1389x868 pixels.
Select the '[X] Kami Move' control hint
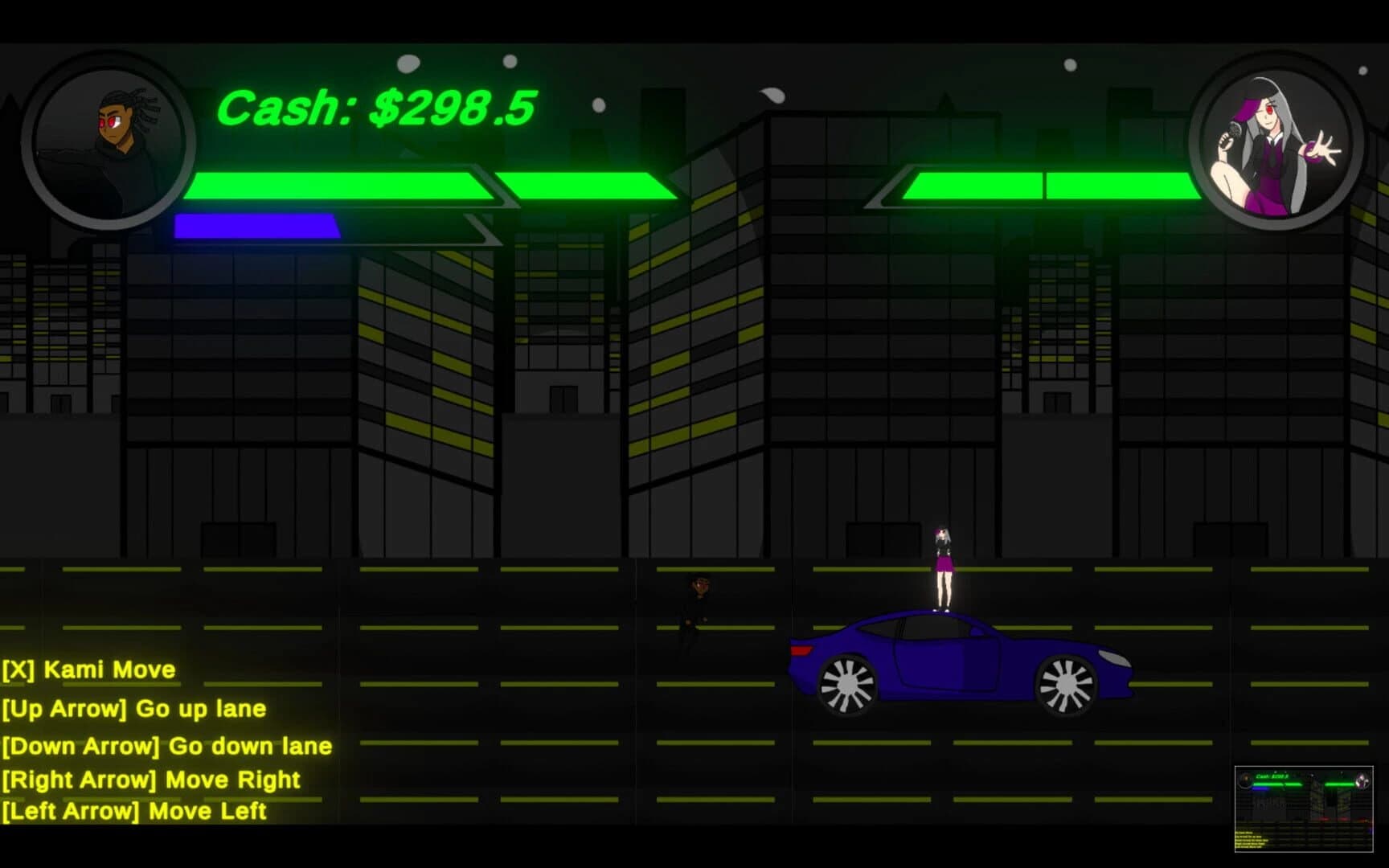pyautogui.click(x=88, y=669)
